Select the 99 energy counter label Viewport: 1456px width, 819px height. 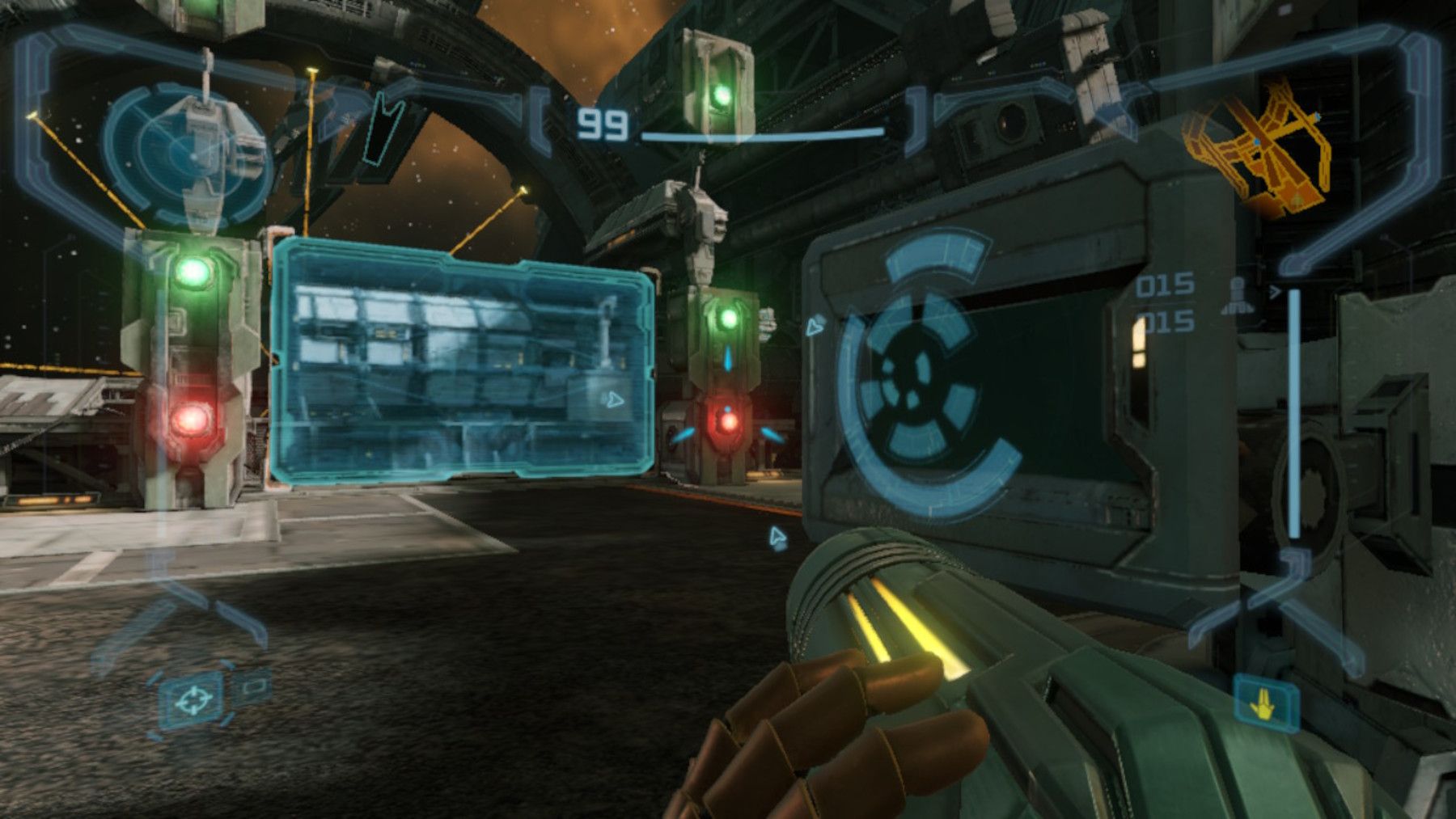pos(603,121)
